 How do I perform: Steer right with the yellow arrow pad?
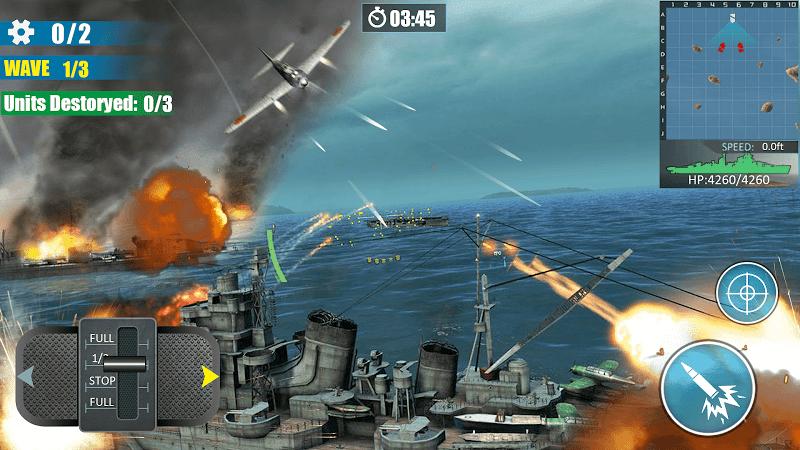pyautogui.click(x=209, y=377)
